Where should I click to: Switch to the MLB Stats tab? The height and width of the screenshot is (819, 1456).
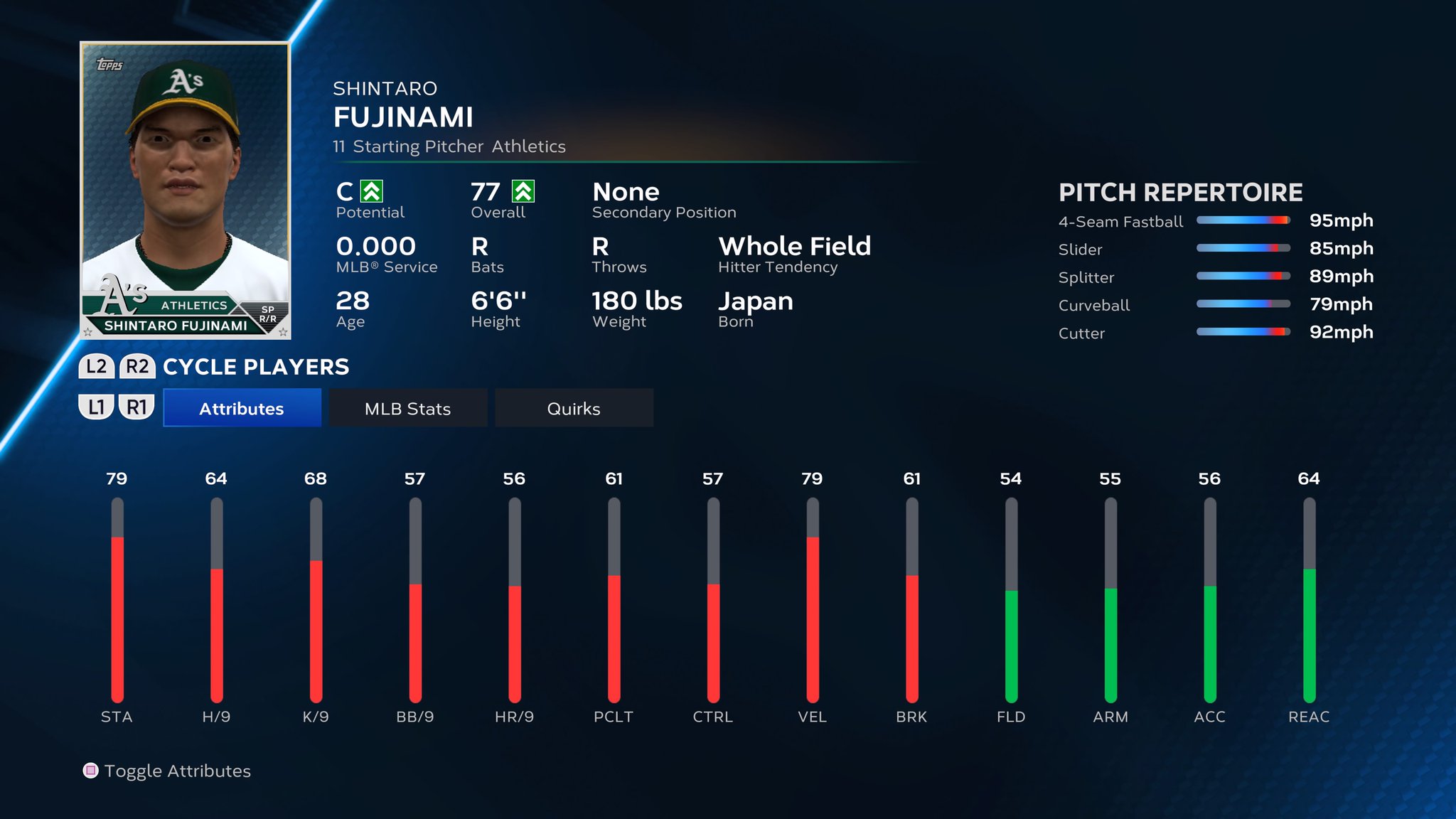tap(407, 408)
